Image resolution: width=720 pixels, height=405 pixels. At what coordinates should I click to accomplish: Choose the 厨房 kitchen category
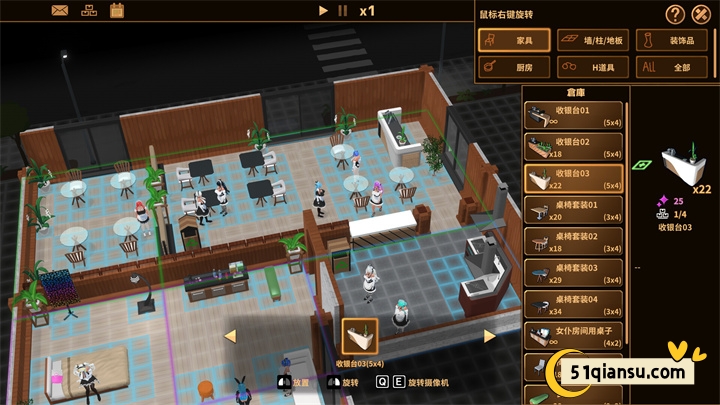point(513,68)
